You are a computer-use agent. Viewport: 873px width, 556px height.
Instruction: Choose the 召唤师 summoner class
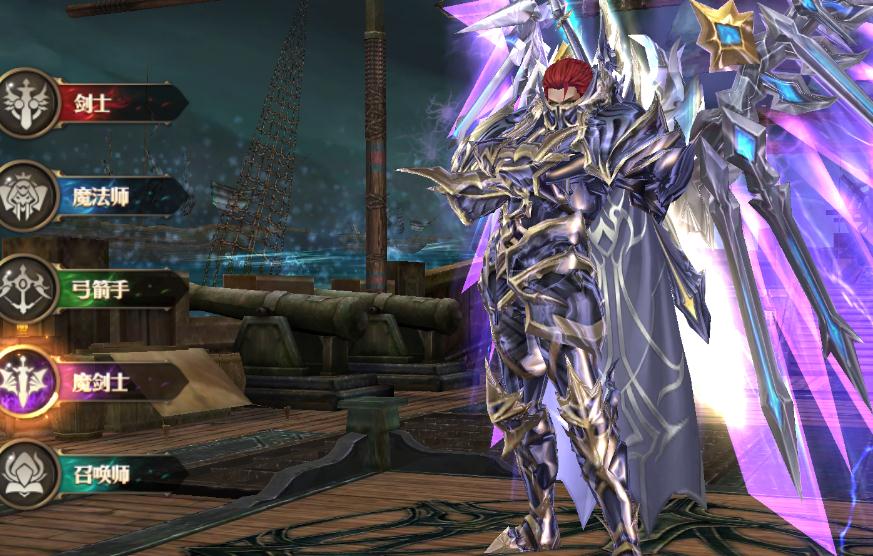(x=95, y=474)
